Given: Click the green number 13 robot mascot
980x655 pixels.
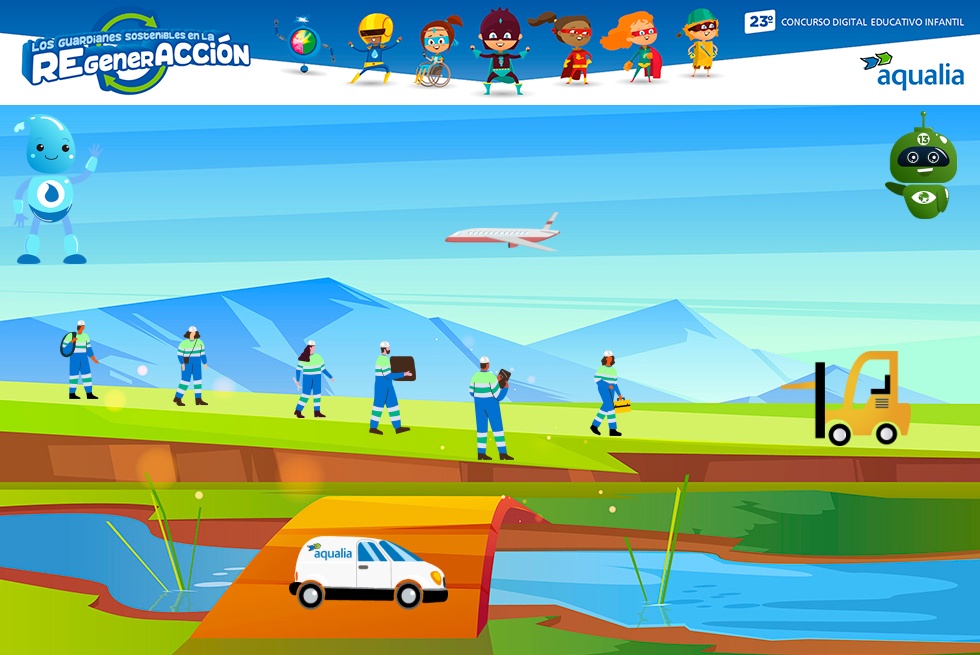Looking at the screenshot, I should tap(921, 167).
